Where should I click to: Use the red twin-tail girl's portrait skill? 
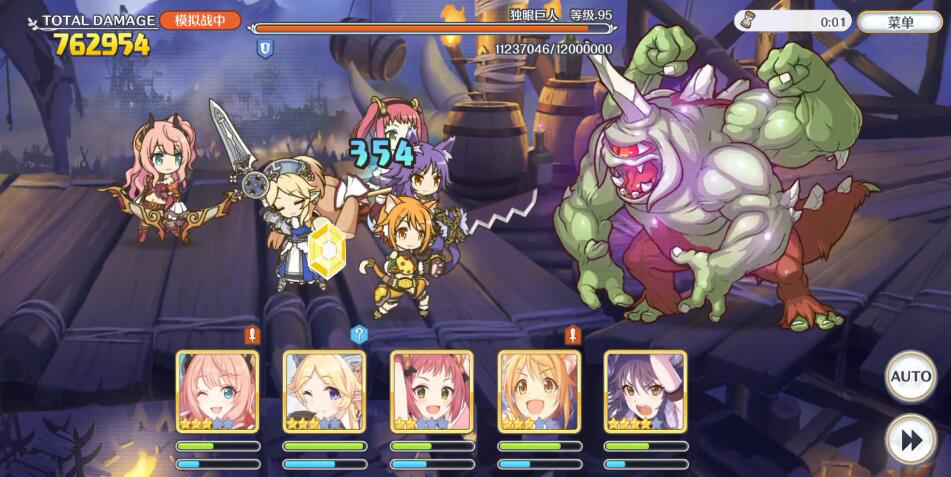tap(431, 391)
